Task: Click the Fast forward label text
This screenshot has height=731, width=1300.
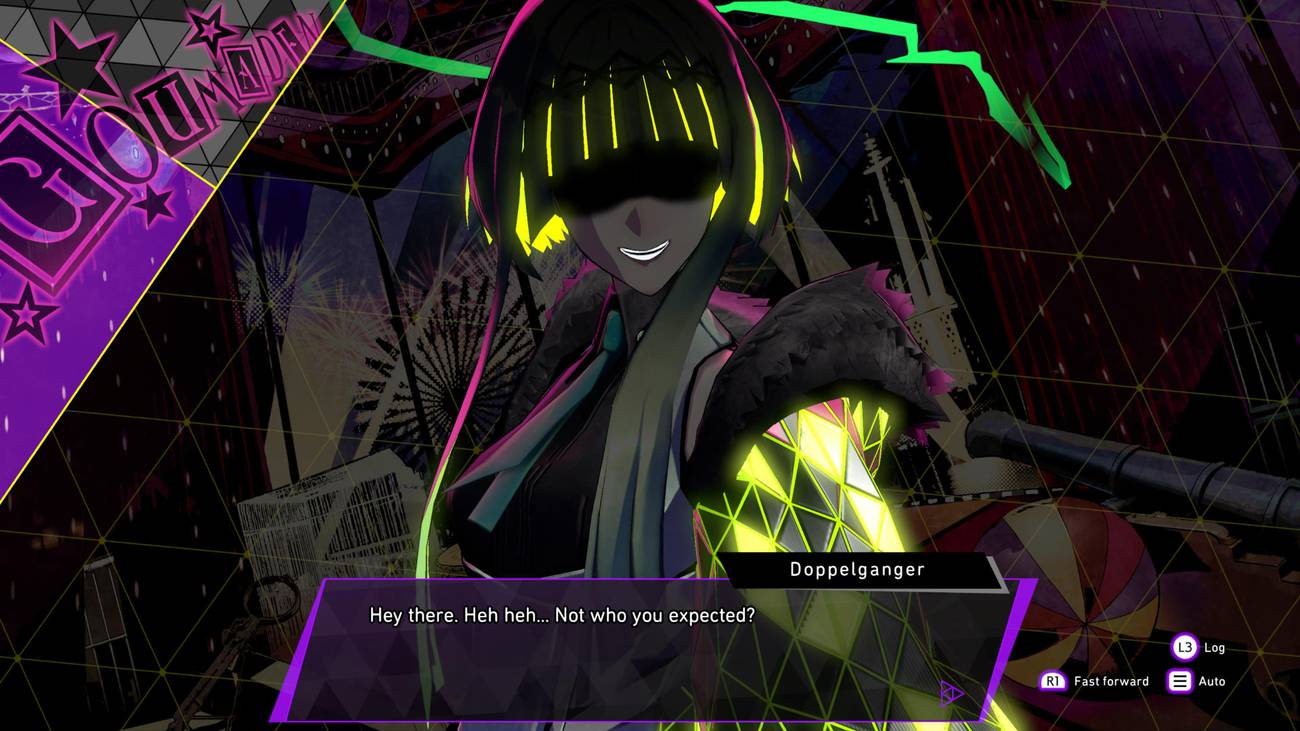Action: [x=1112, y=681]
